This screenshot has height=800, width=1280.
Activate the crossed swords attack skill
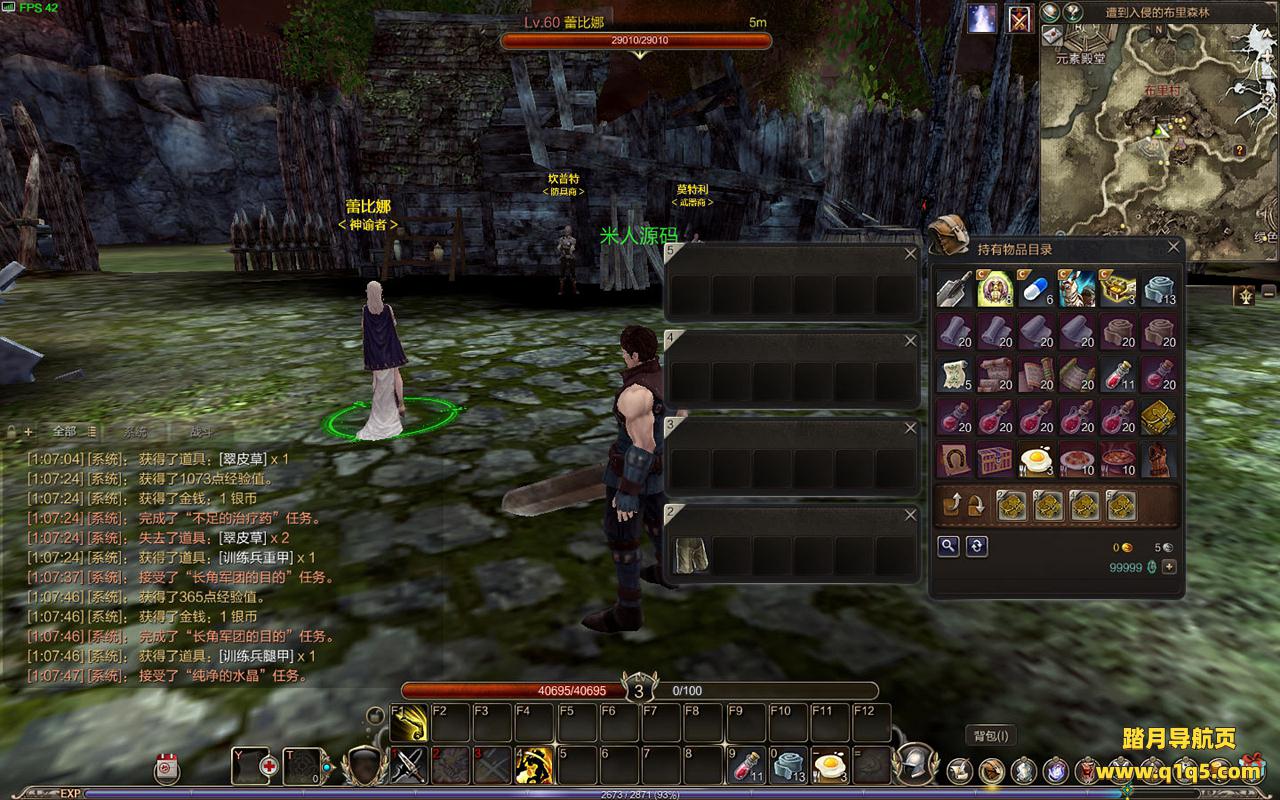409,766
